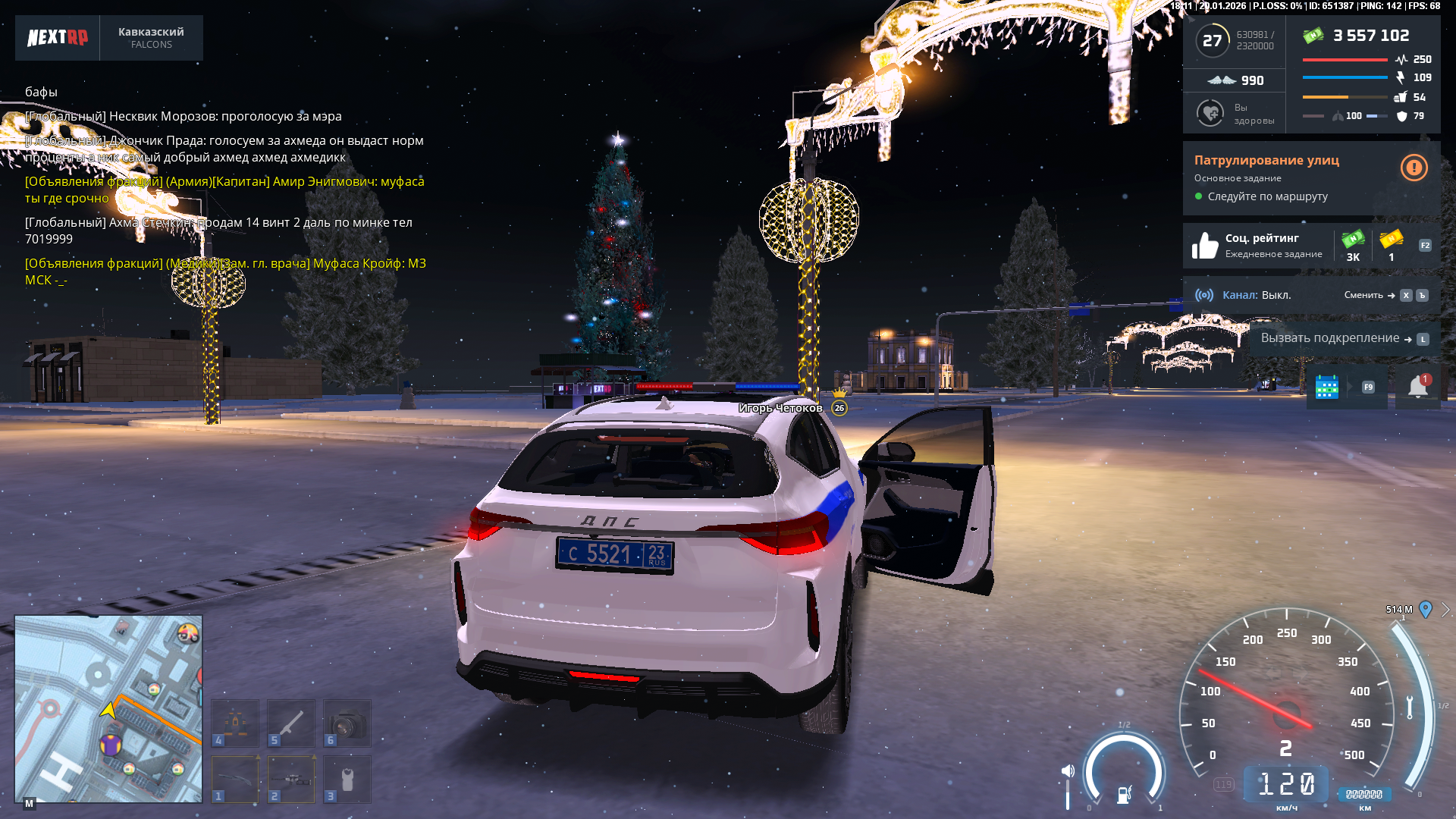Click the blue waypoint distance marker
Image resolution: width=1456 pixels, height=819 pixels.
pos(1426,609)
